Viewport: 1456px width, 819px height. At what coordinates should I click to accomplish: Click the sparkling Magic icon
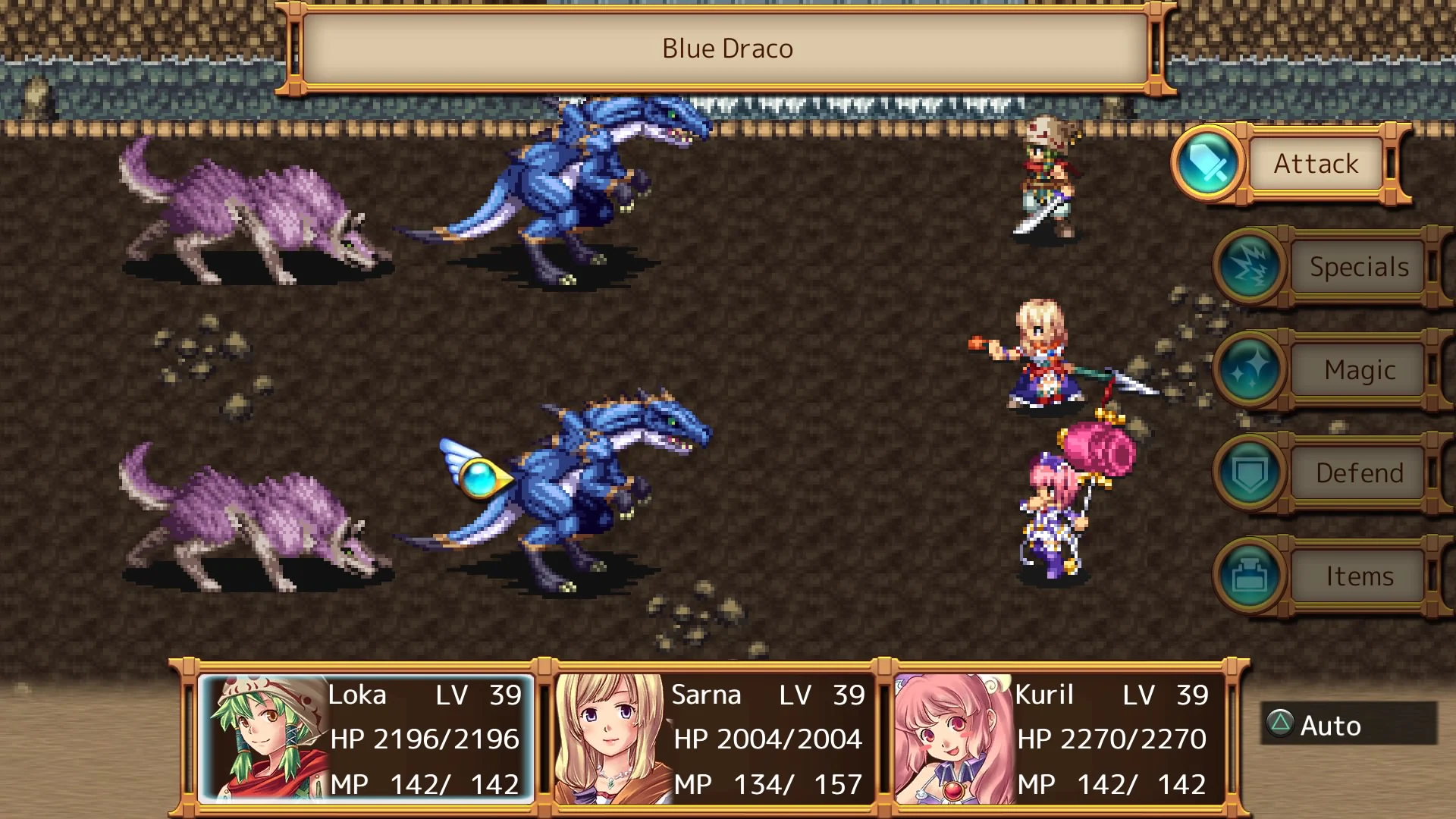coord(1249,371)
